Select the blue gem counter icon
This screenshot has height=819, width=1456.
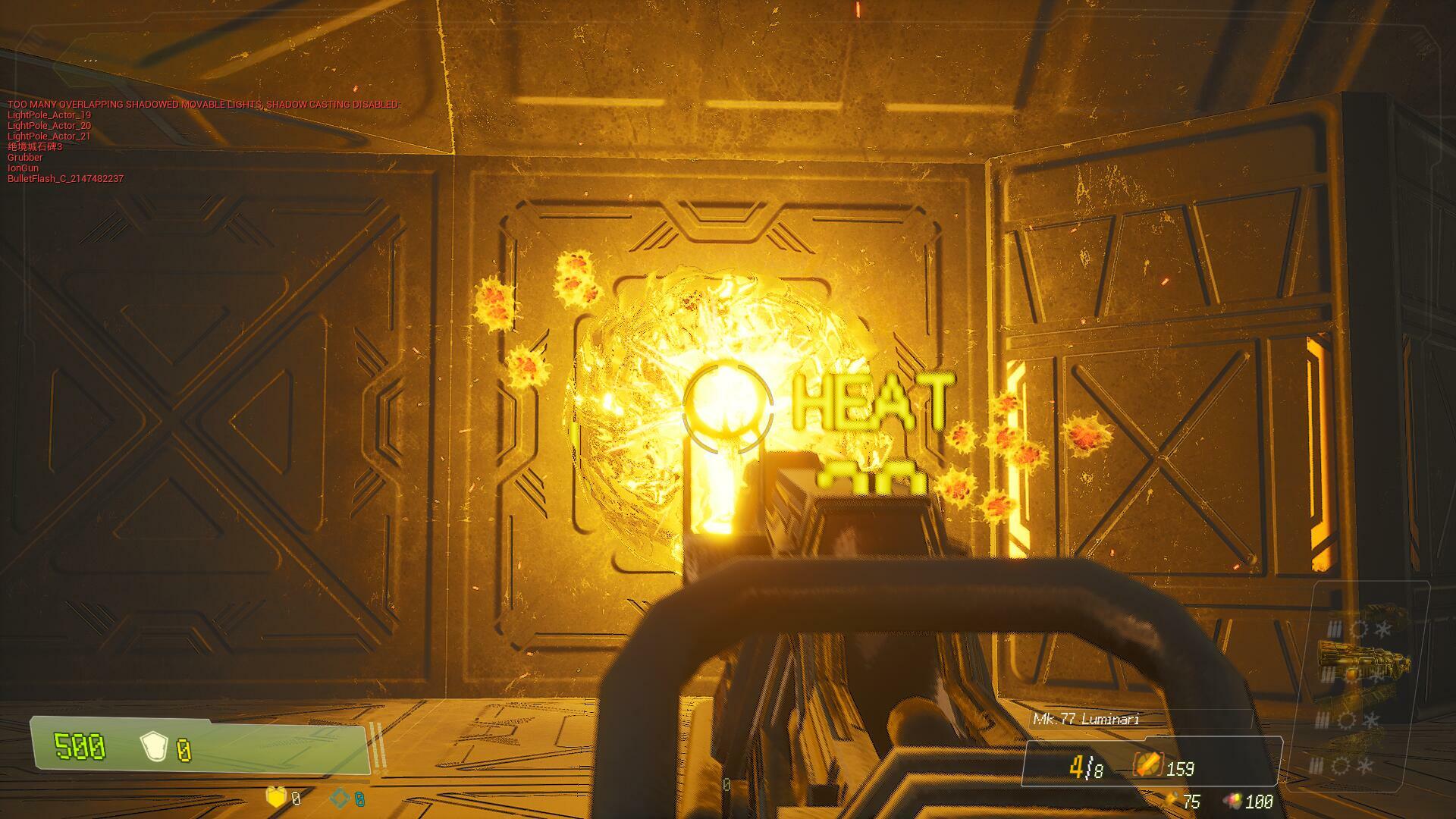(340, 798)
